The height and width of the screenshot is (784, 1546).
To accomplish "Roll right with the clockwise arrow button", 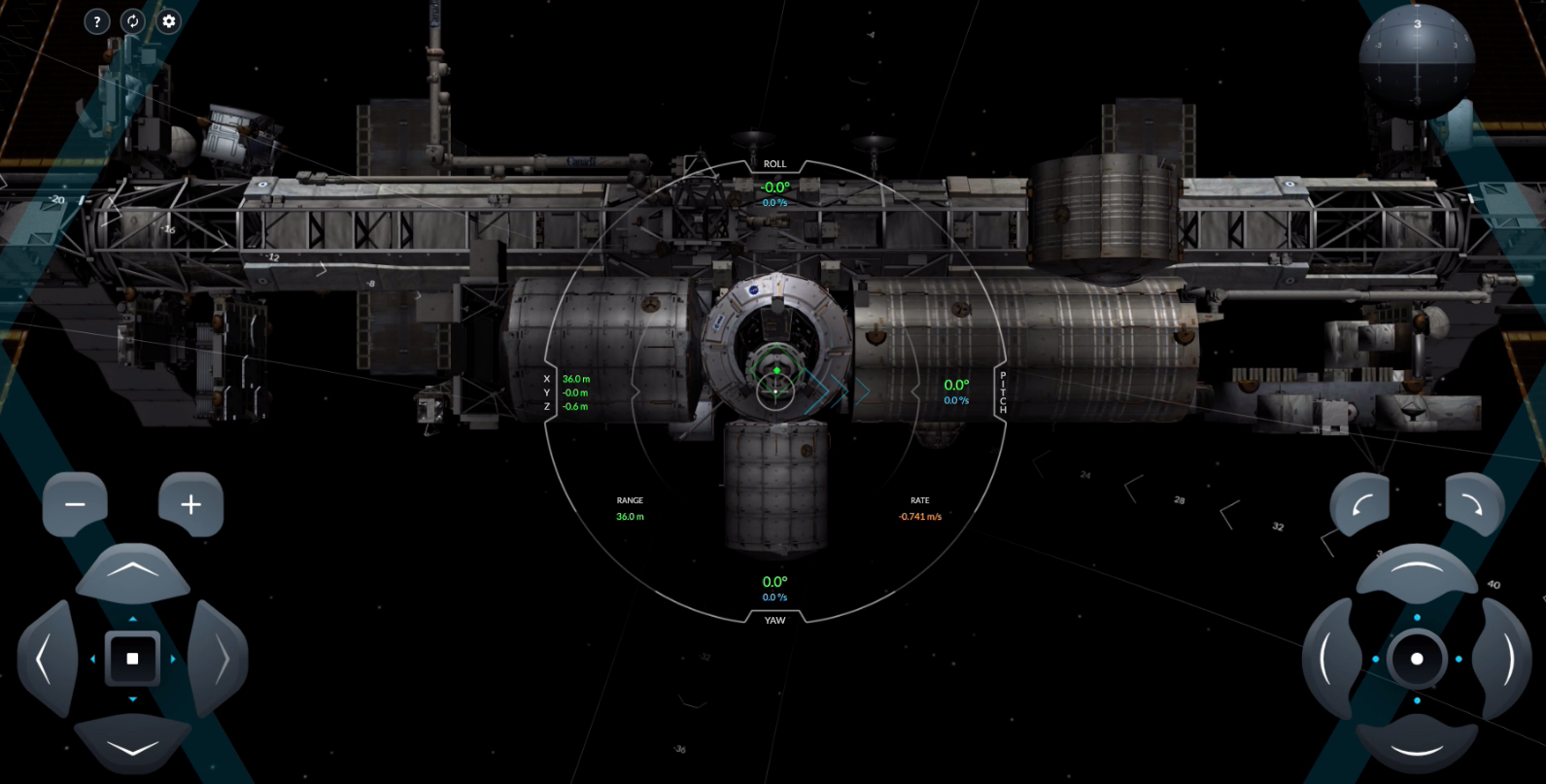I will (1473, 504).
